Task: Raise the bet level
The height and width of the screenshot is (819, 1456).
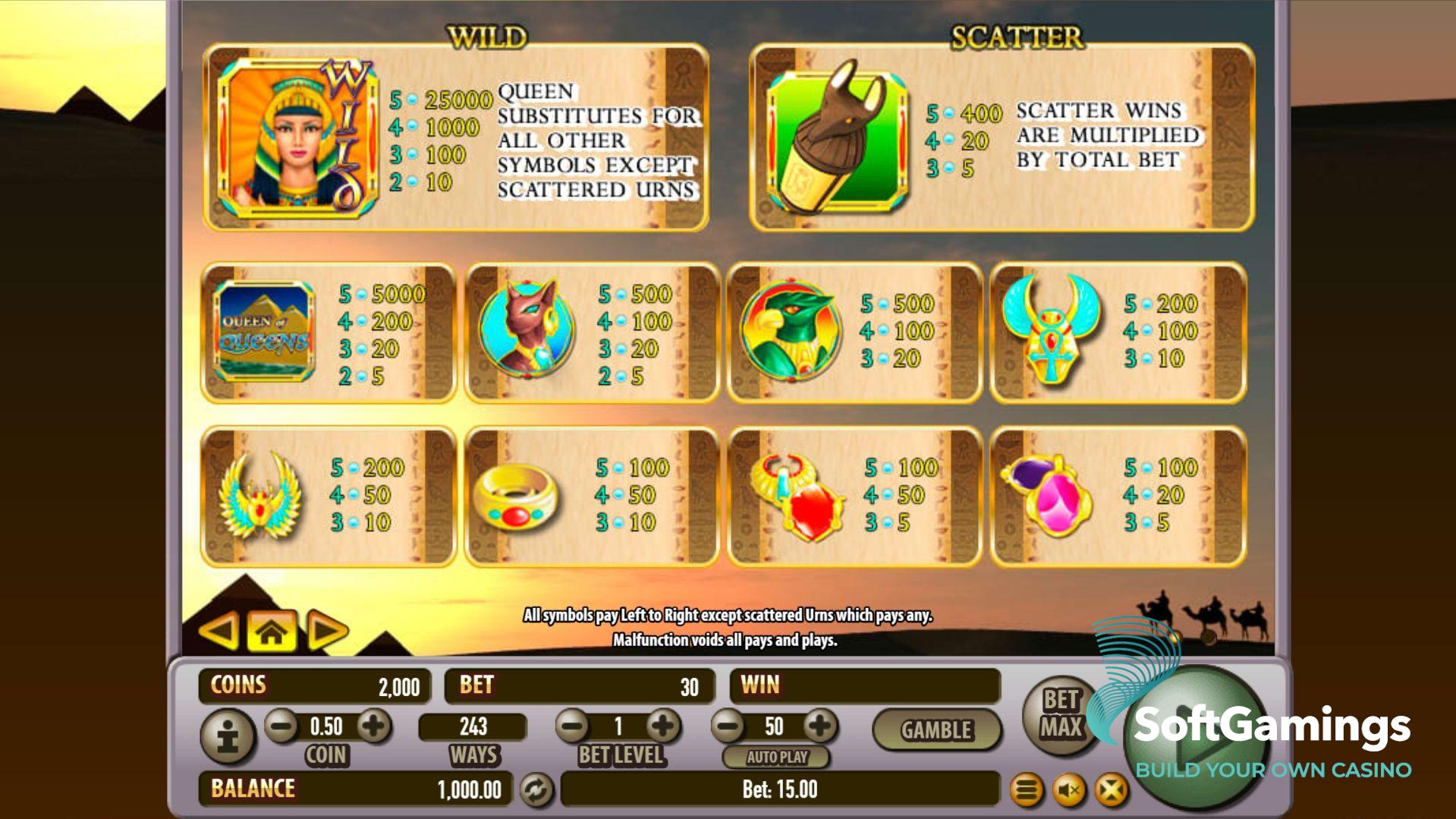Action: tap(663, 726)
